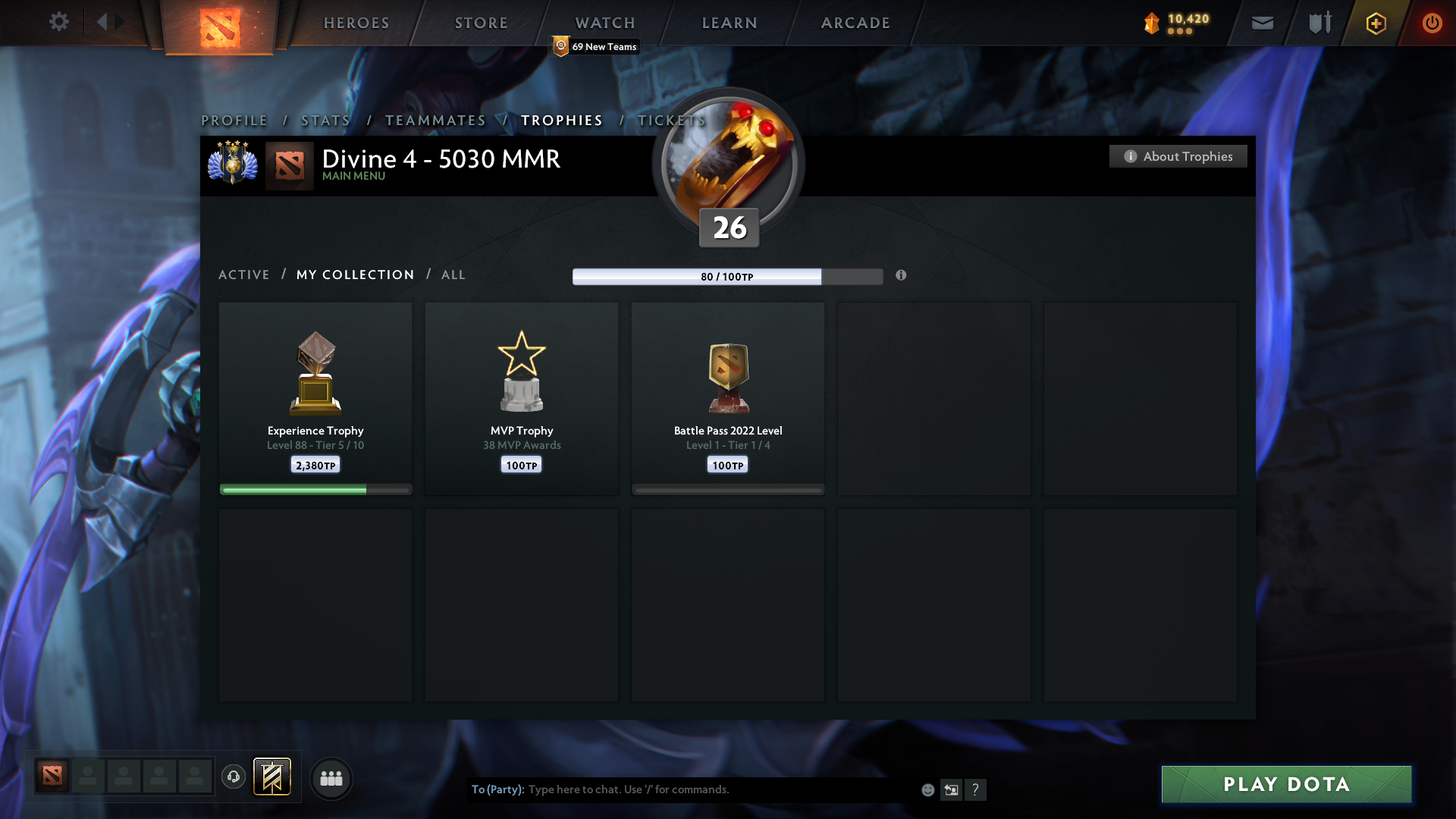Viewport: 1456px width, 819px height.
Task: Open the friends list icon
Action: pos(331,778)
